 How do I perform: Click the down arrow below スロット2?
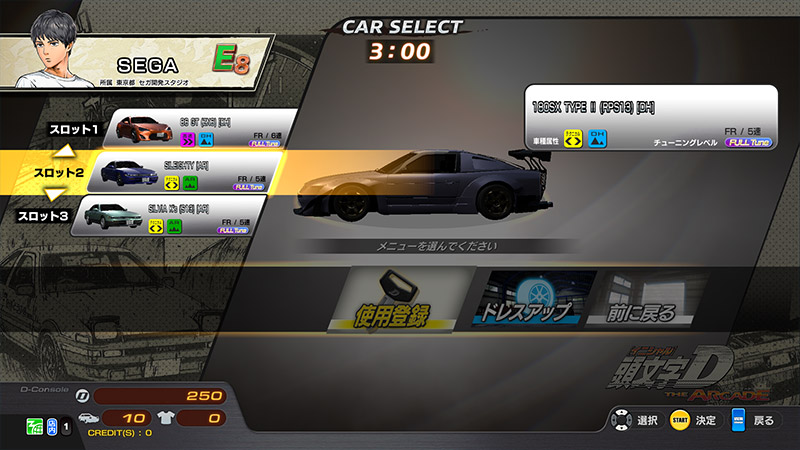(x=56, y=194)
